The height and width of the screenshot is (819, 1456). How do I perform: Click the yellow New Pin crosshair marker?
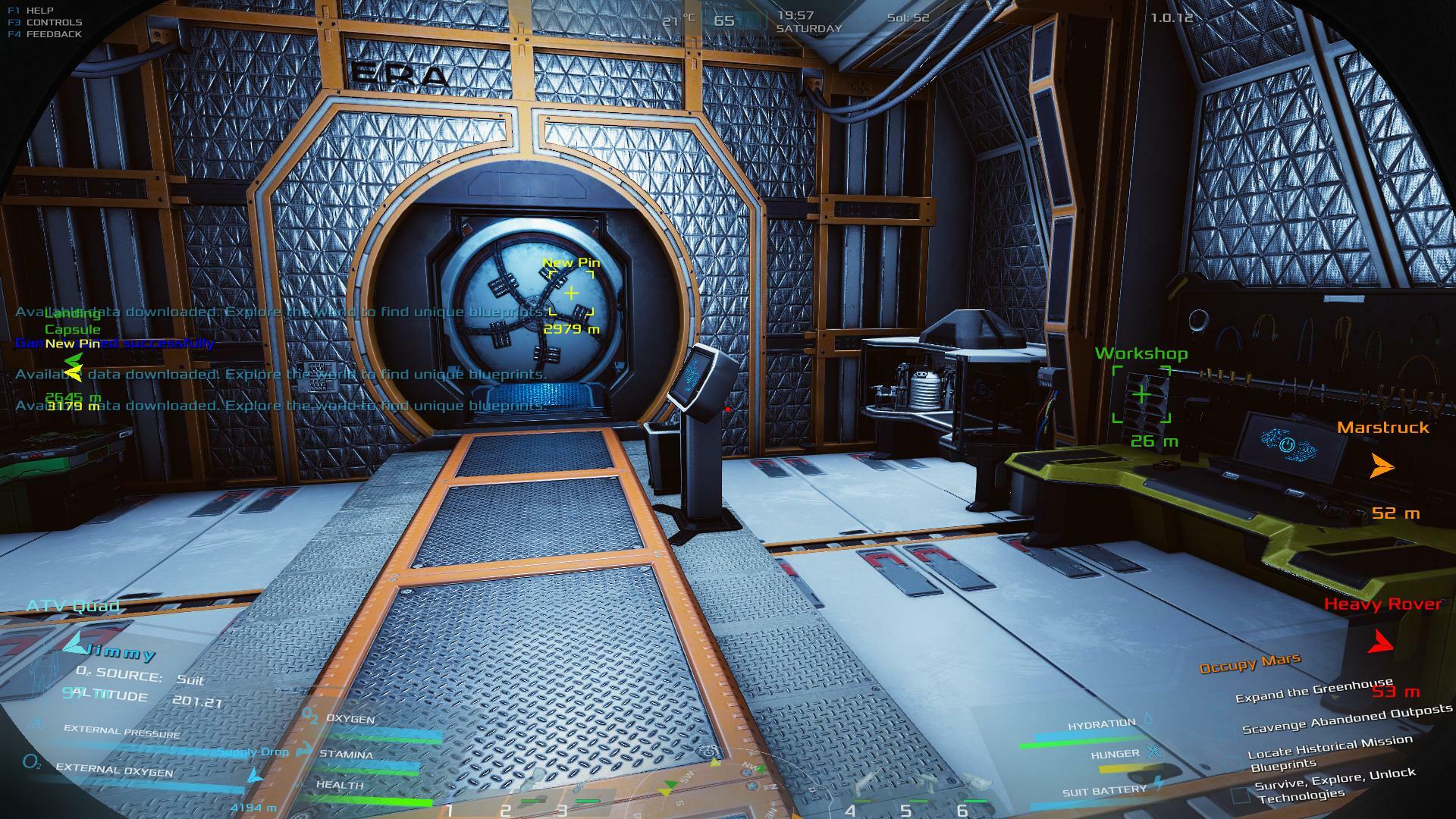[x=571, y=293]
